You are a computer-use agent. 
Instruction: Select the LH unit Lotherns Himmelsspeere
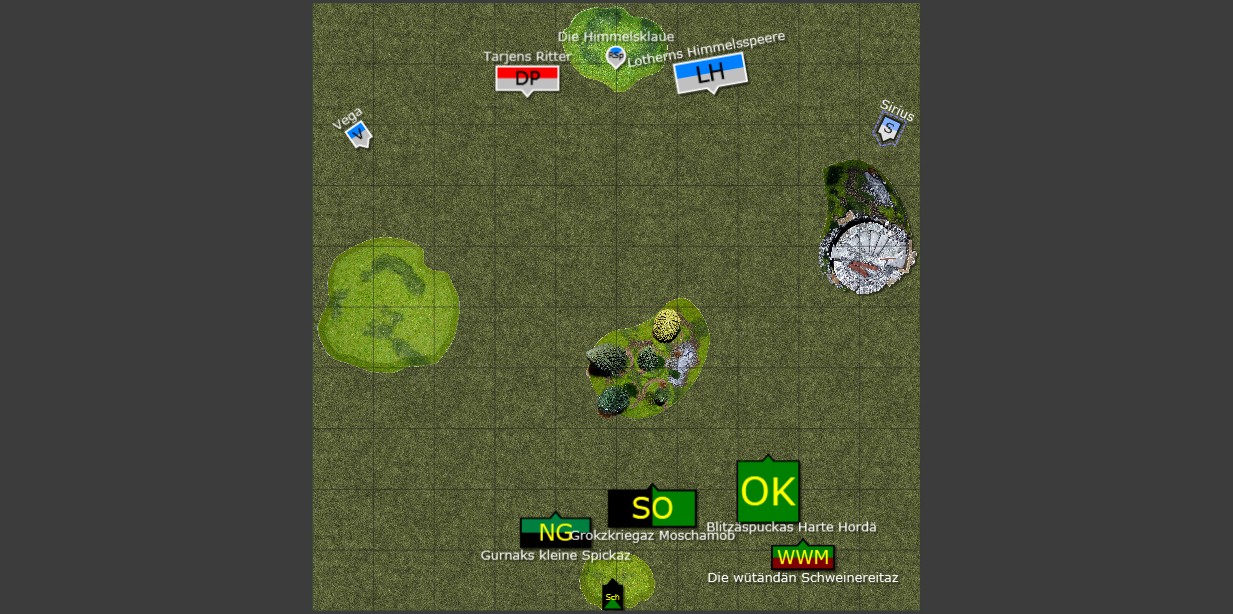[x=710, y=72]
